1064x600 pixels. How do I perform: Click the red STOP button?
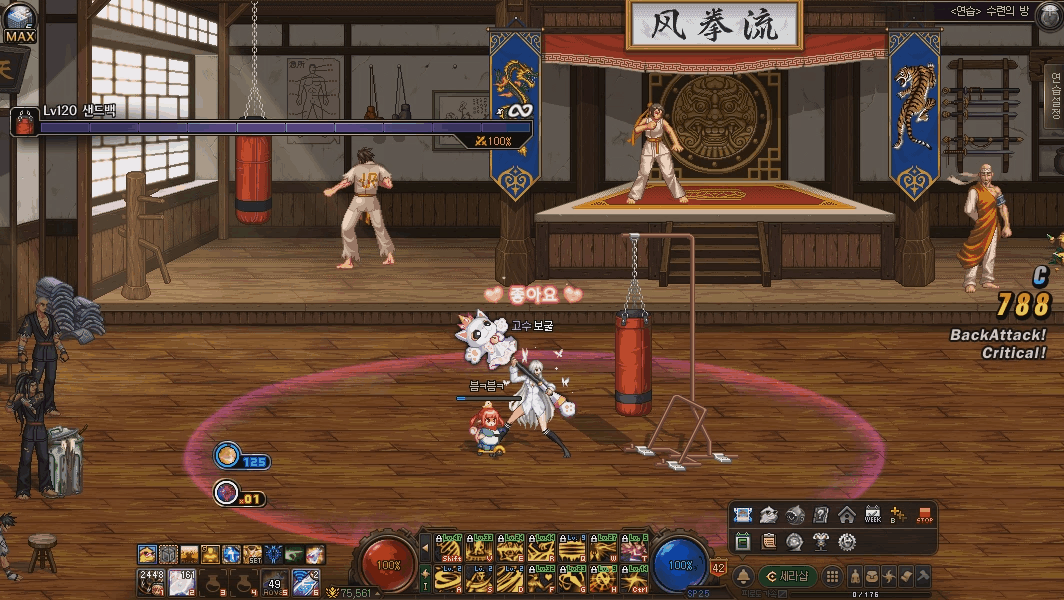coord(924,516)
